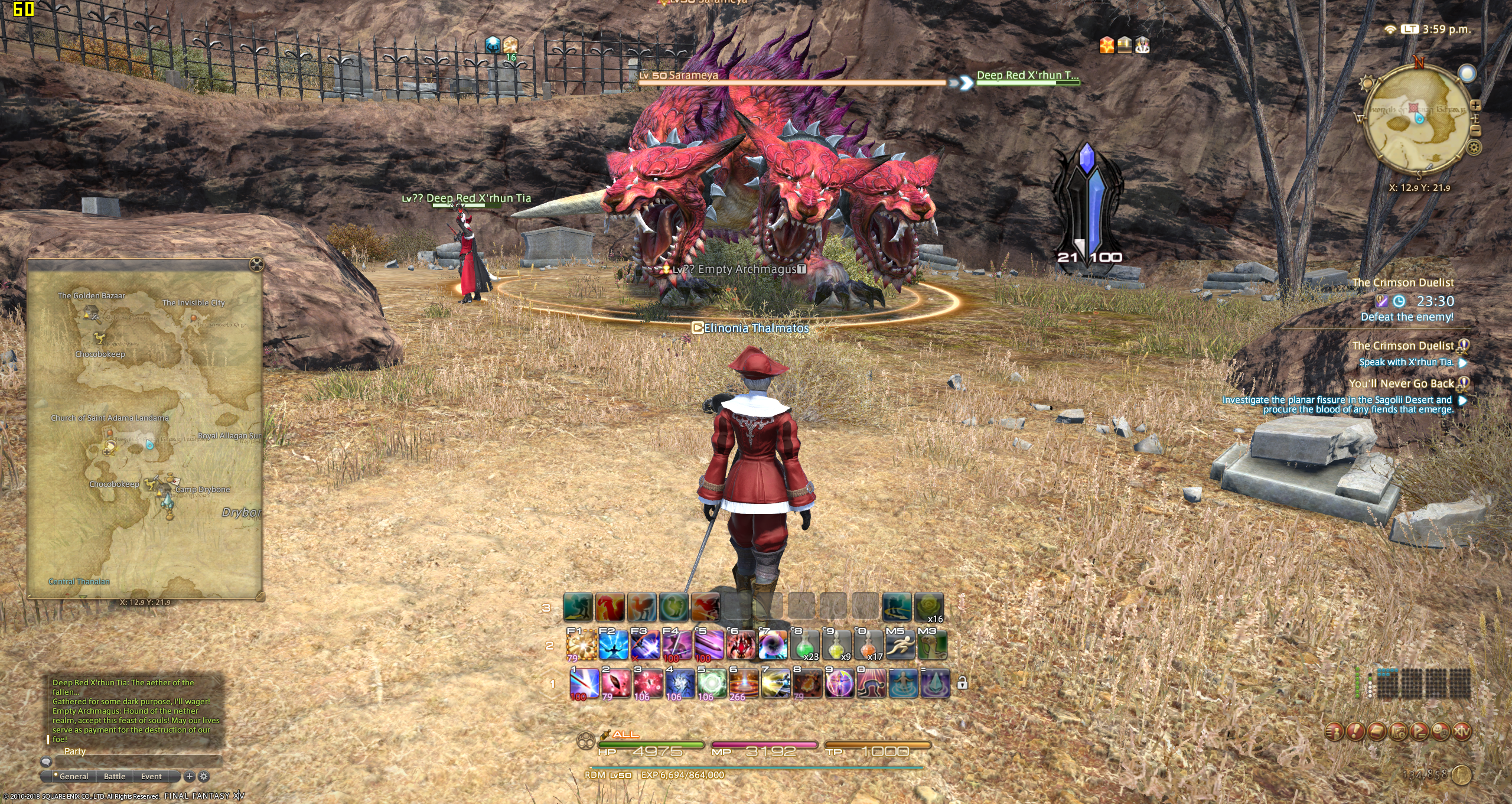Select the General chat tab
This screenshot has width=1512, height=804.
click(73, 776)
